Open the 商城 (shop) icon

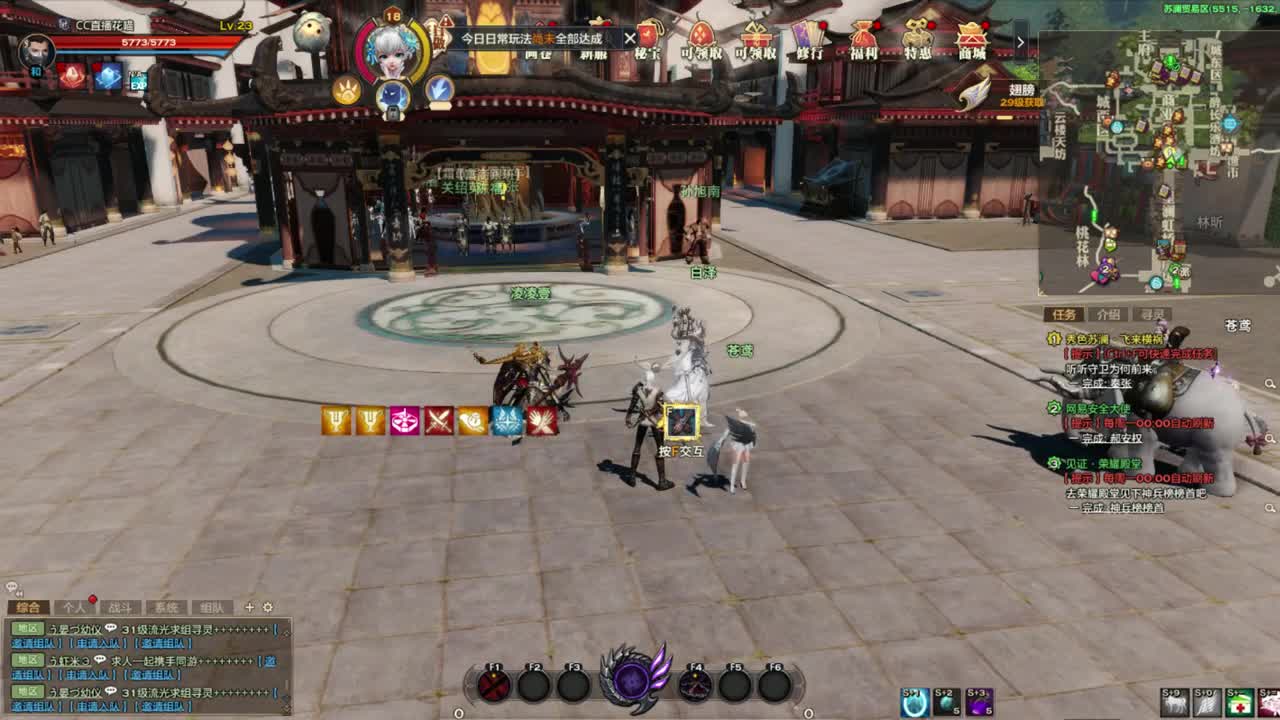click(969, 37)
